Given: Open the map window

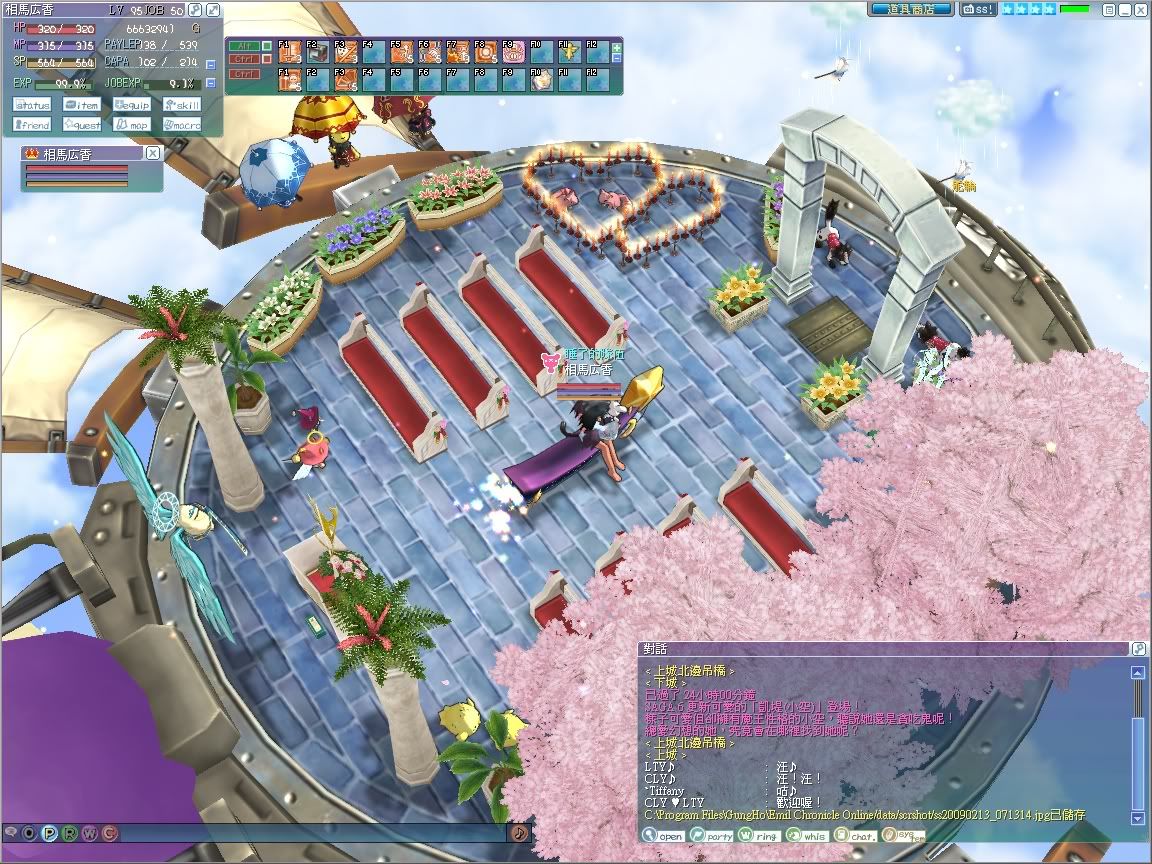Looking at the screenshot, I should point(132,125).
